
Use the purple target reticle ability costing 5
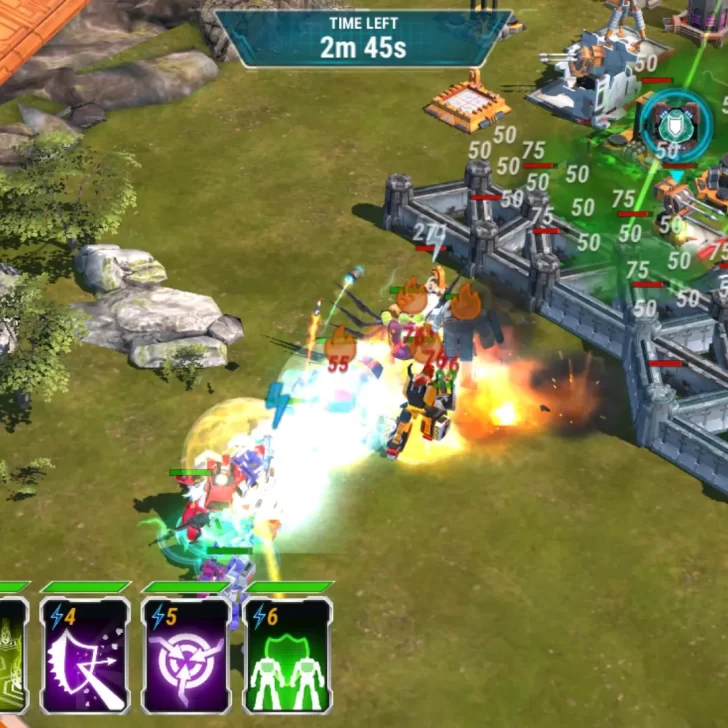(187, 655)
